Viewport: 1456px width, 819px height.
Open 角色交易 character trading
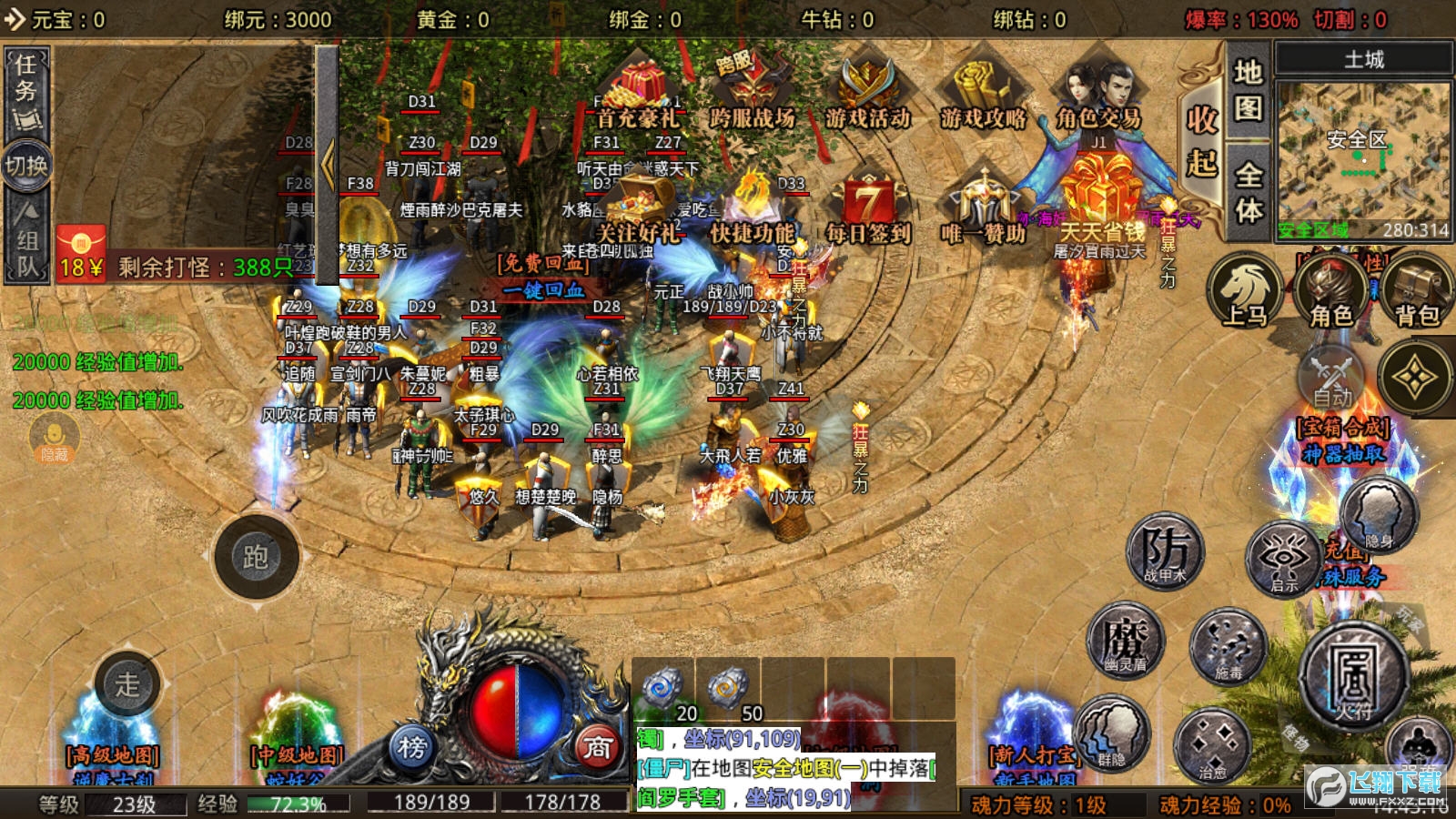1098,96
